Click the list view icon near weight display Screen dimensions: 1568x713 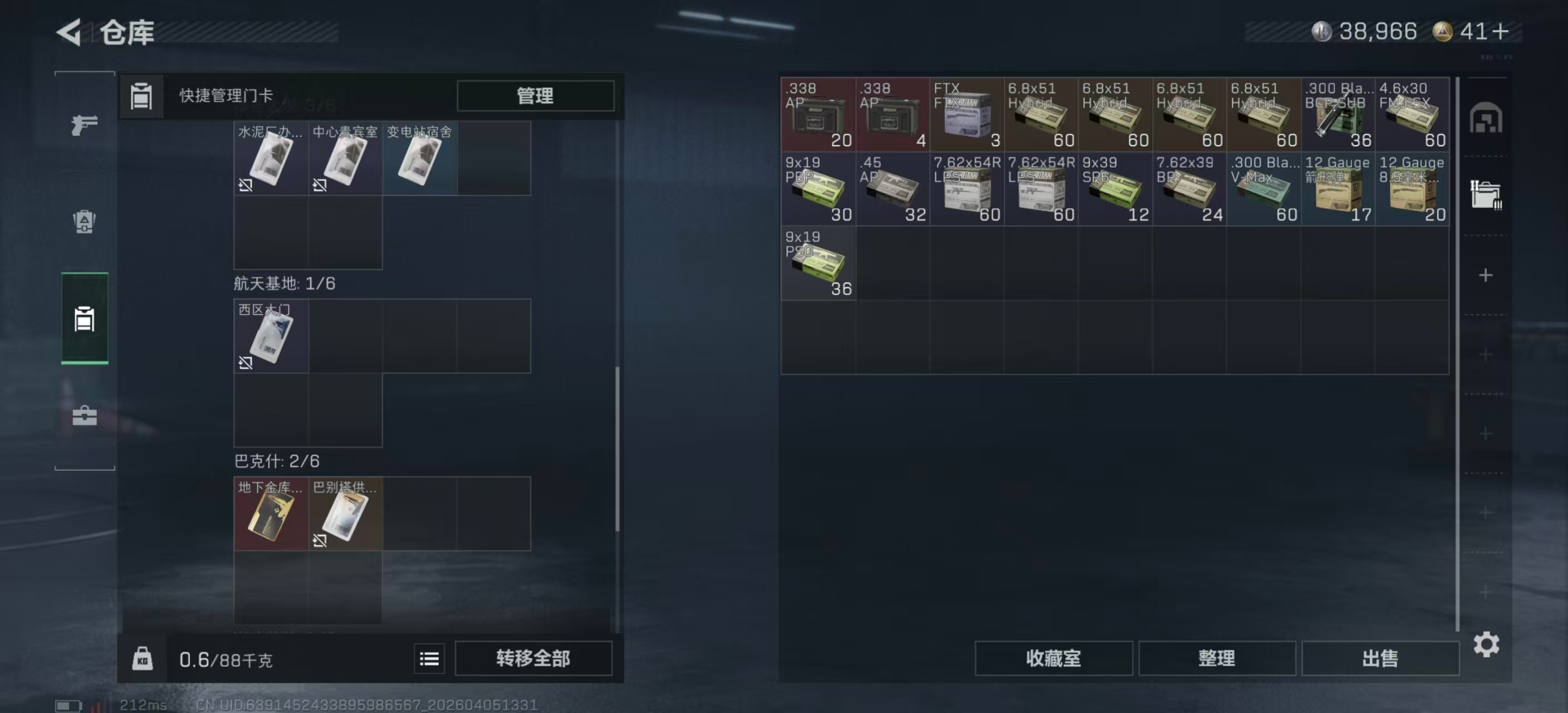[429, 658]
